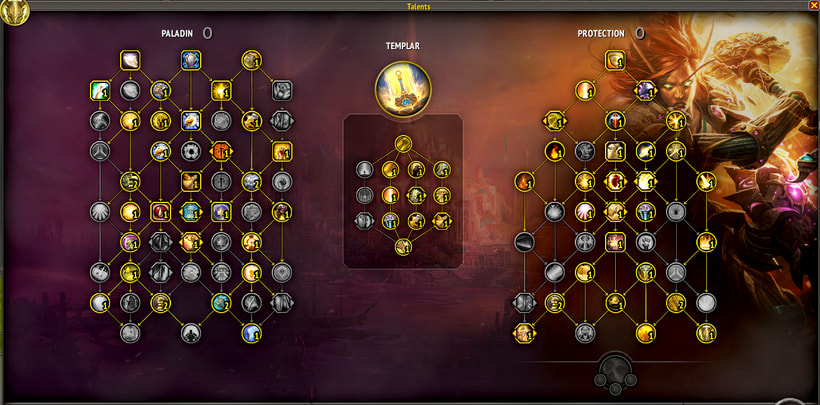820x405 pixels.
Task: Close the Talents window
Action: point(813,5)
